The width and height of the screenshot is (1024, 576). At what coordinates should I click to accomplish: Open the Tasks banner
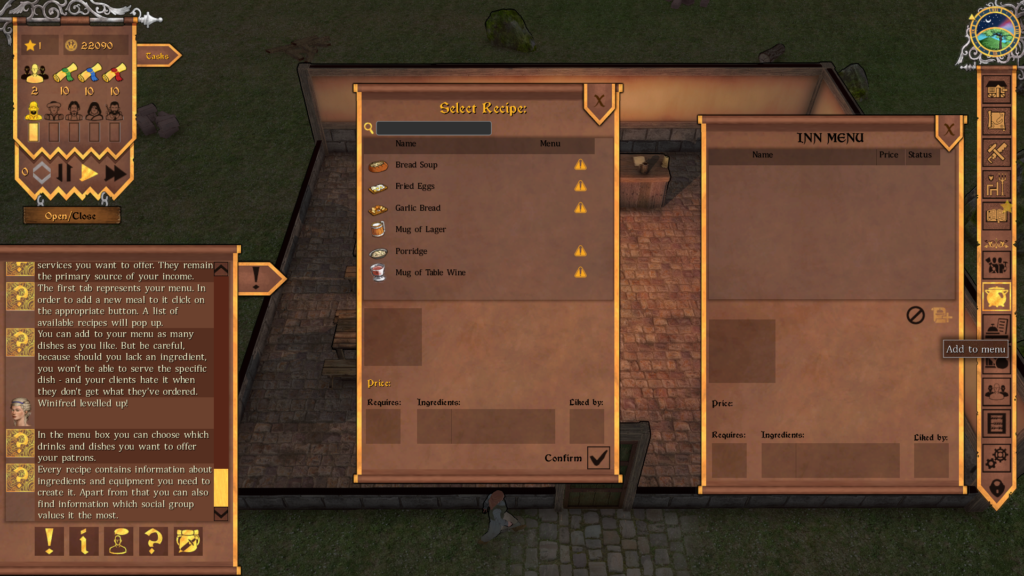coord(157,56)
